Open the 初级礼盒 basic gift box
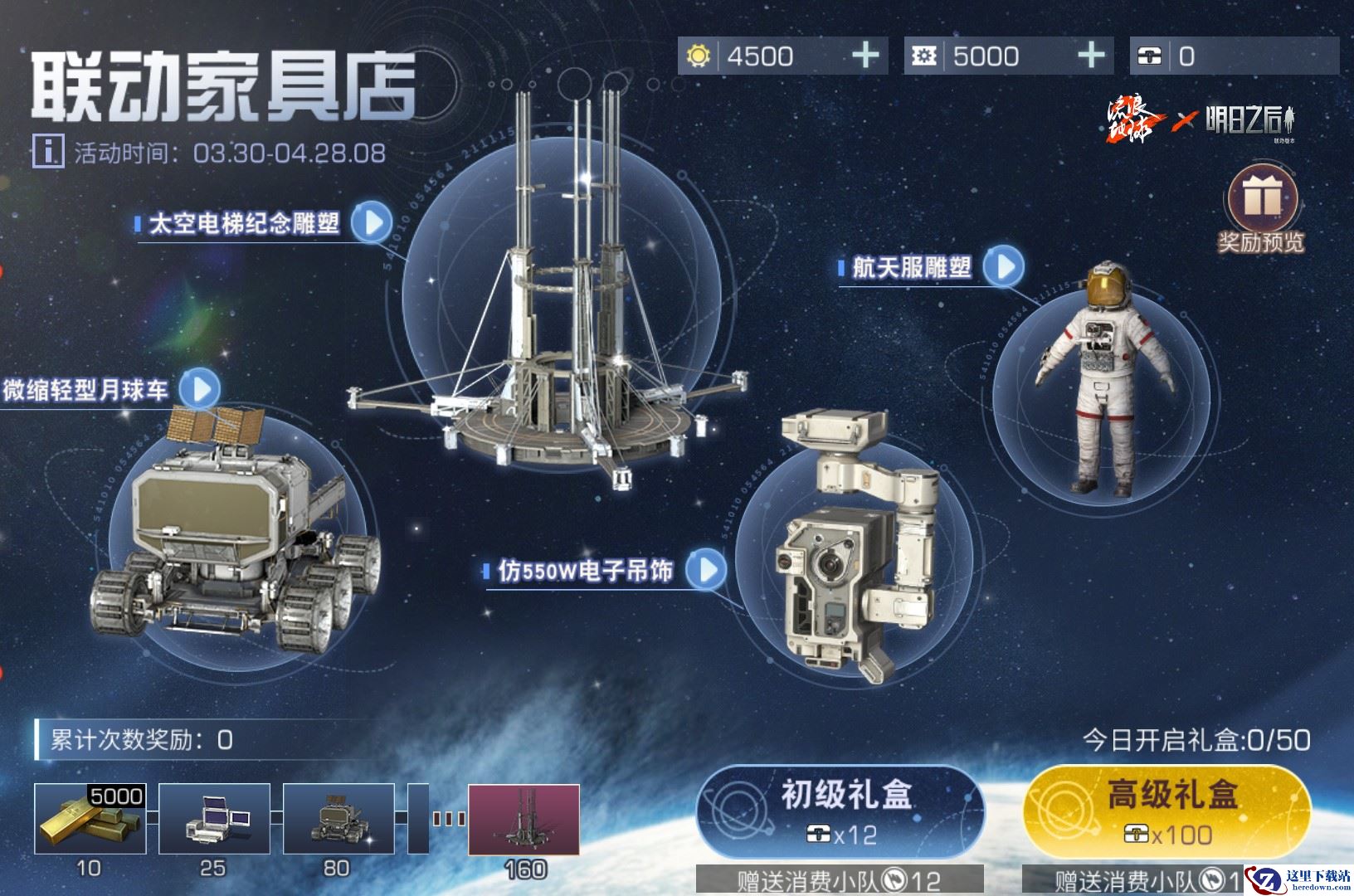Image resolution: width=1354 pixels, height=896 pixels. (840, 810)
